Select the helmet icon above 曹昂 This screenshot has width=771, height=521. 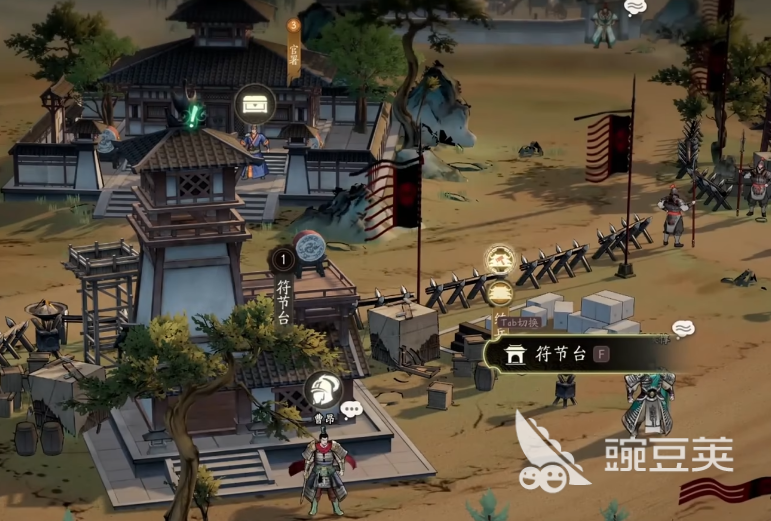[x=322, y=391]
